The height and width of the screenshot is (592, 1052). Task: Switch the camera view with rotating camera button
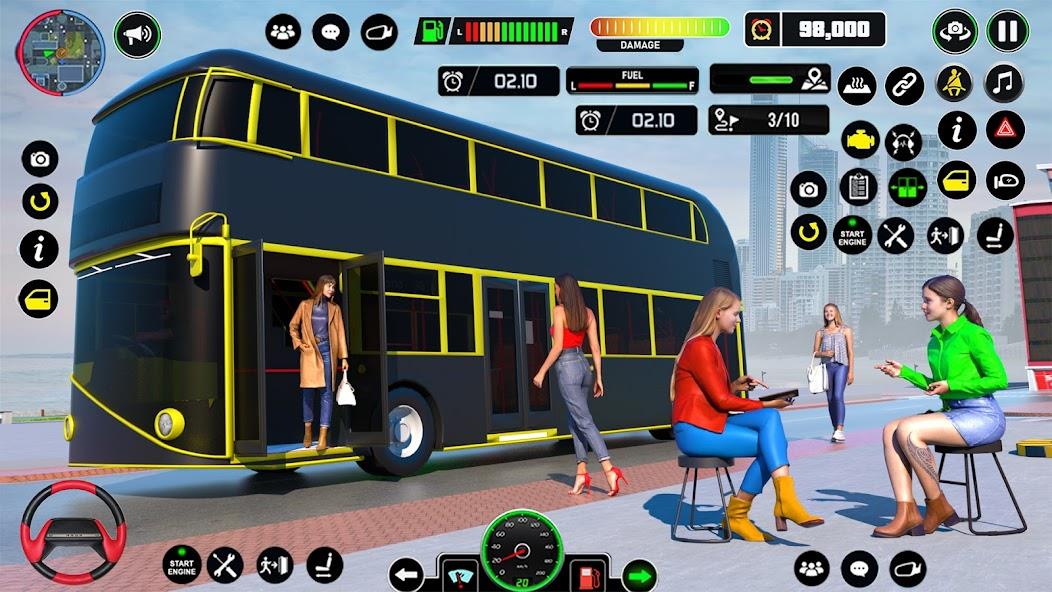(955, 31)
